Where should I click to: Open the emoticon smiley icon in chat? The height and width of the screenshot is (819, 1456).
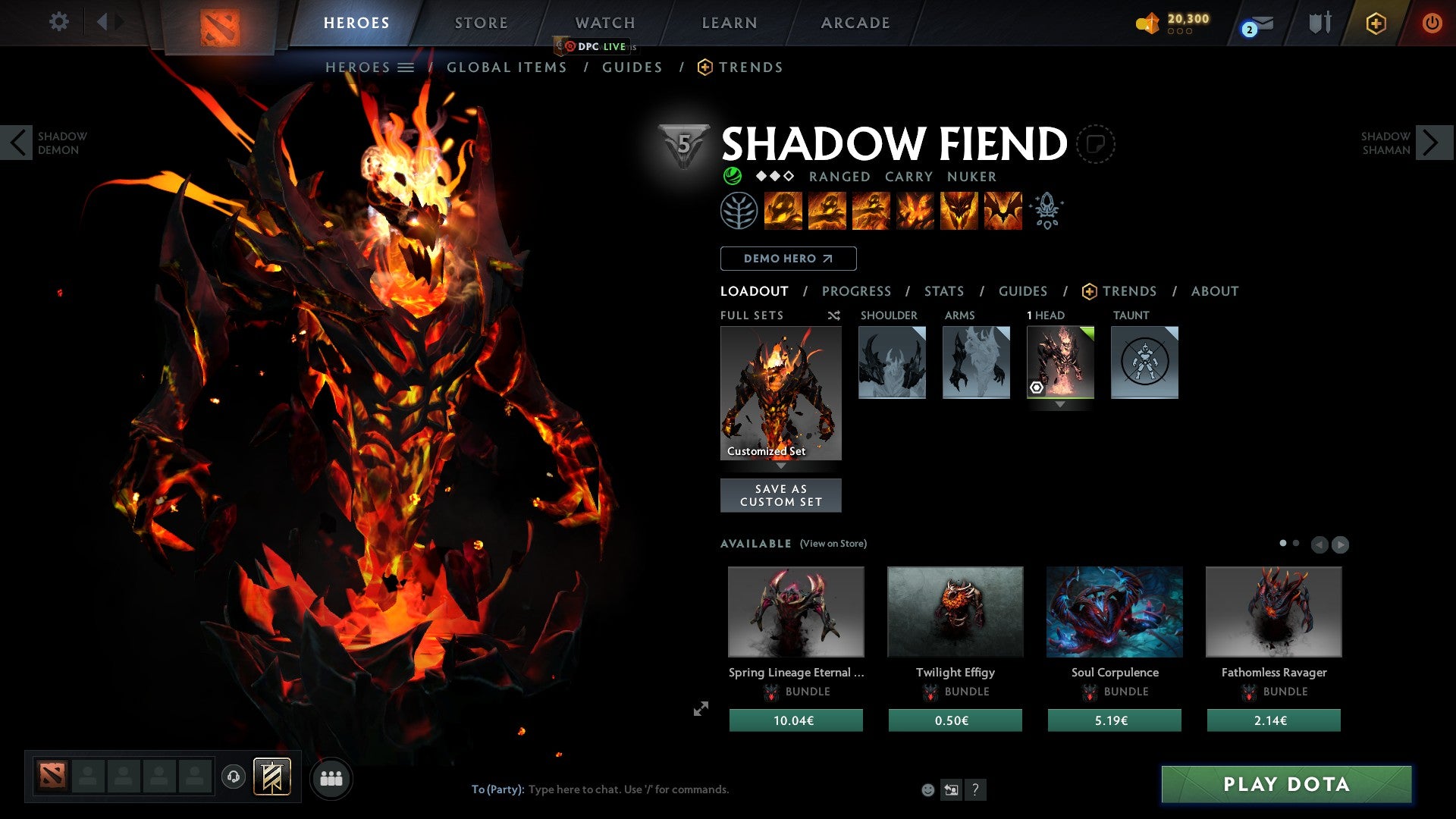pyautogui.click(x=928, y=789)
